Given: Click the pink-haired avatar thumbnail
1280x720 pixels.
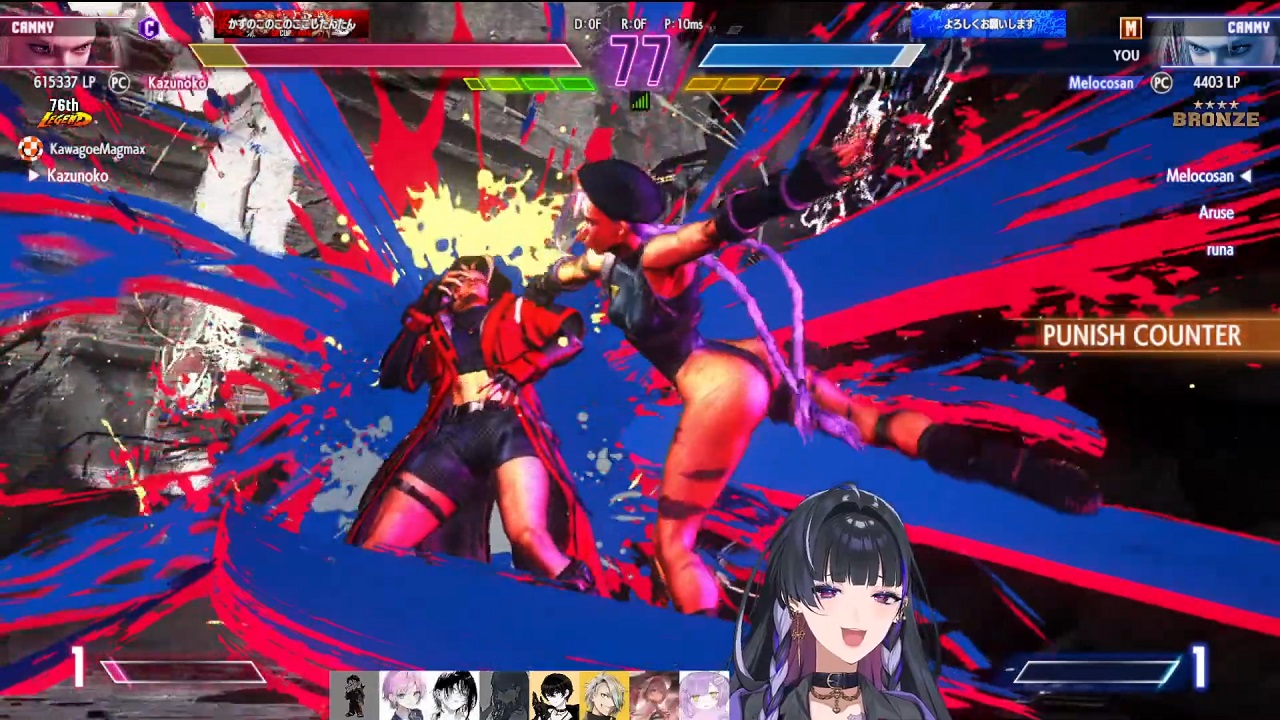Looking at the screenshot, I should click(404, 695).
